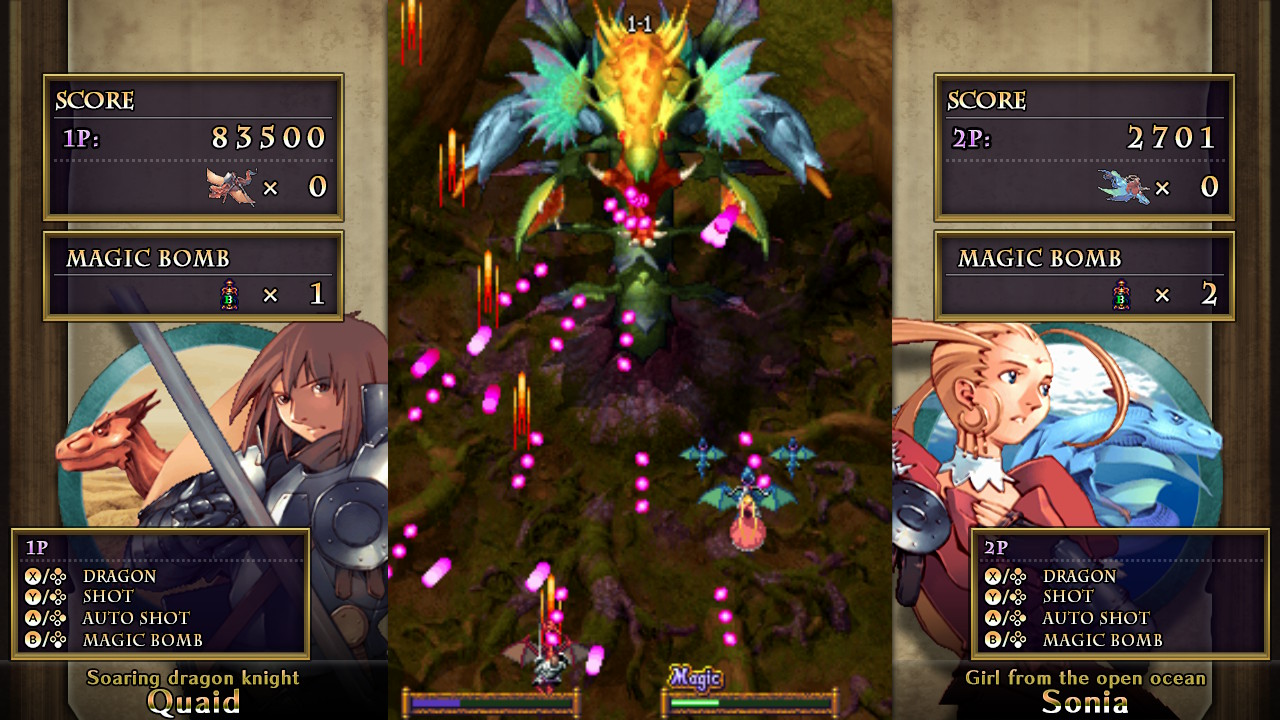This screenshot has width=1280, height=720.
Task: Click the Soaring dragon knight subtitle text
Action: tap(194, 678)
